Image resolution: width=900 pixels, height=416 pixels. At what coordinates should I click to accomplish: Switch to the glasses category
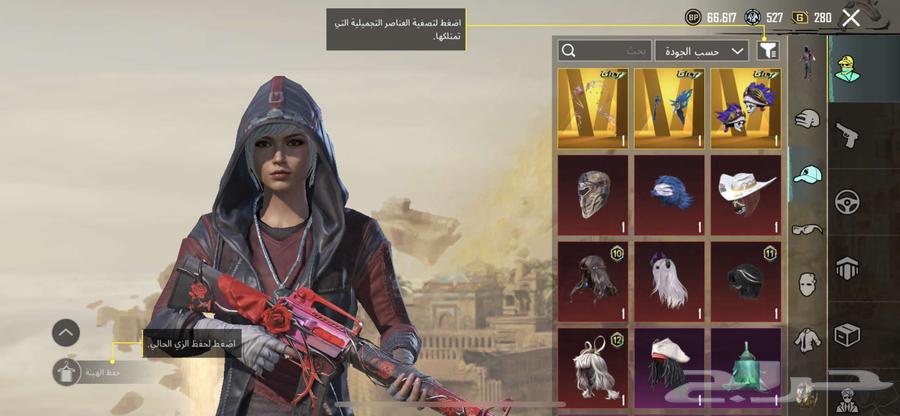pyautogui.click(x=807, y=229)
